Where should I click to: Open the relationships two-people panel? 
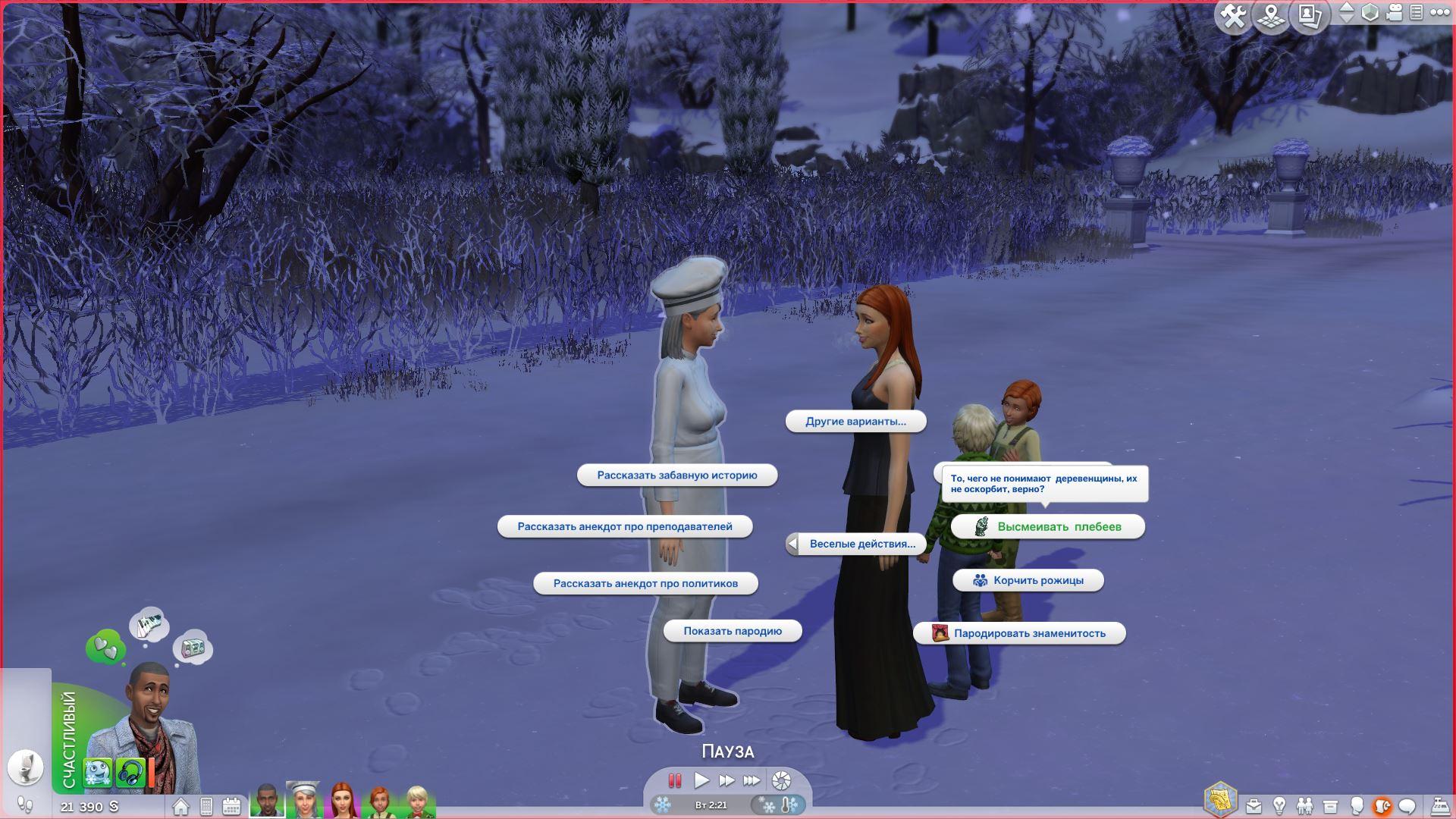(x=1304, y=805)
